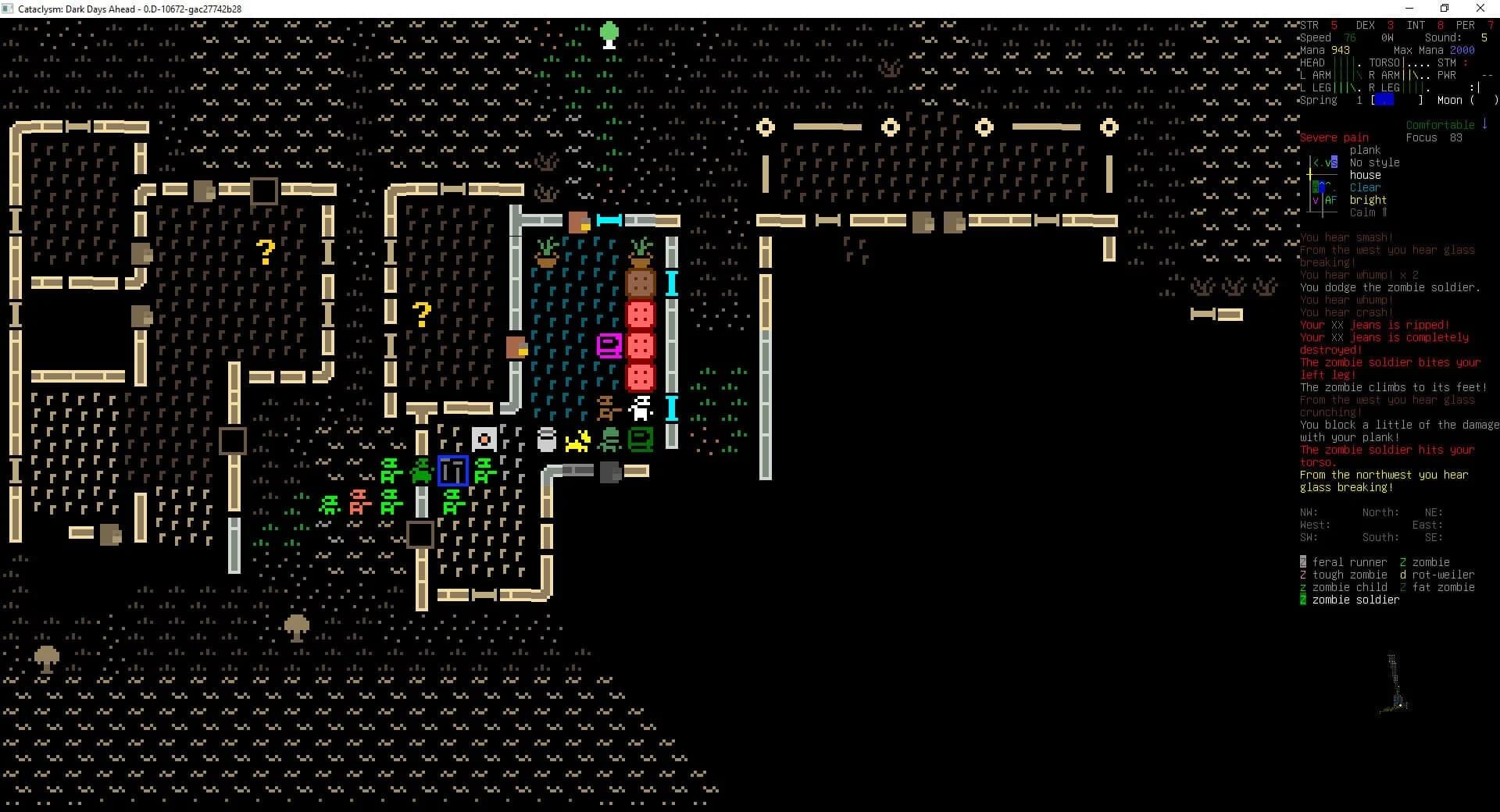Click the Clear weather label
Viewport: 1500px width, 812px height.
[1364, 187]
